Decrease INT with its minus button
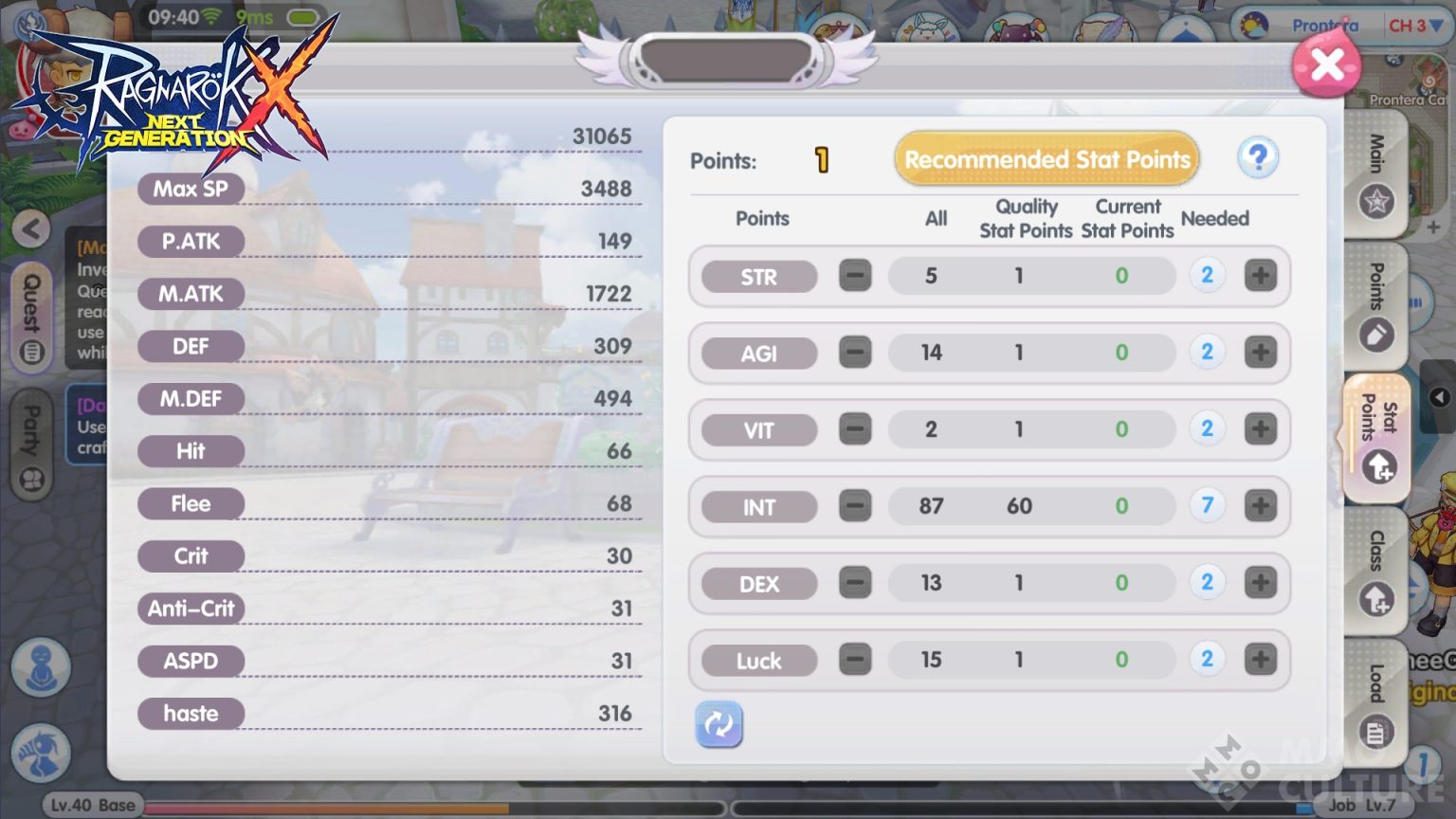Viewport: 1456px width, 819px height. pos(855,505)
